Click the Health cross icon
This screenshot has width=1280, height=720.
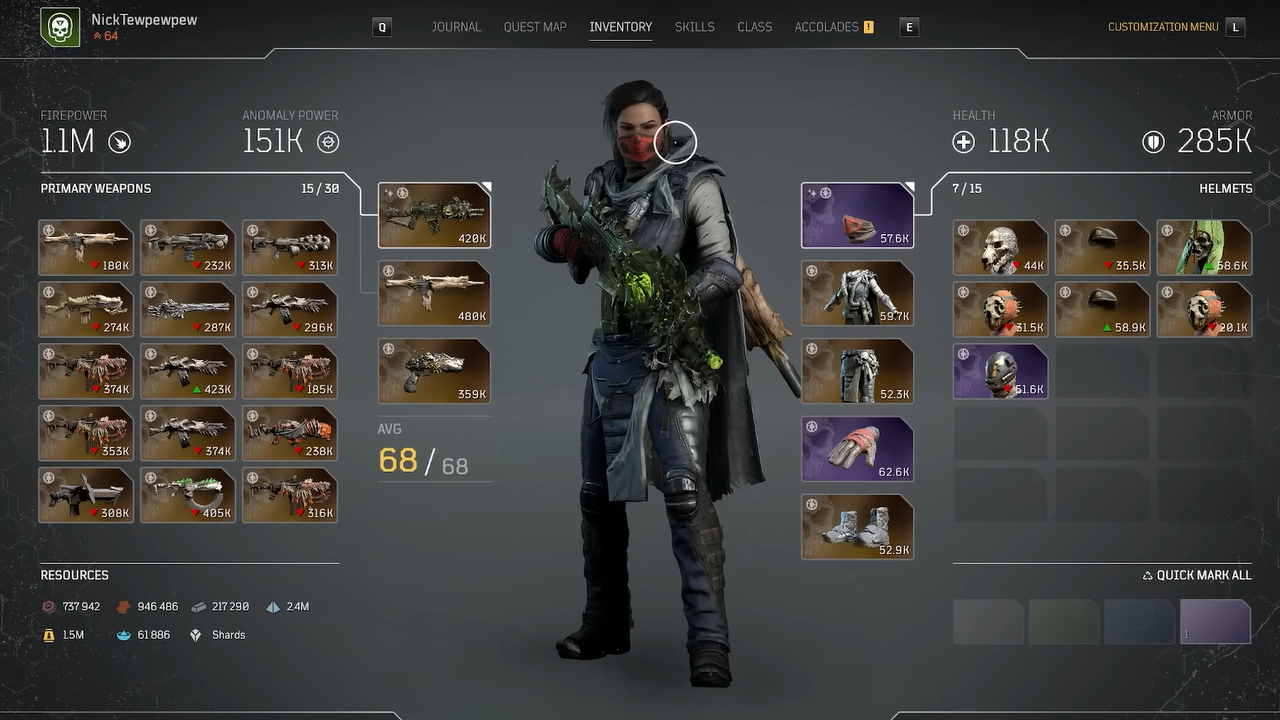[963, 142]
